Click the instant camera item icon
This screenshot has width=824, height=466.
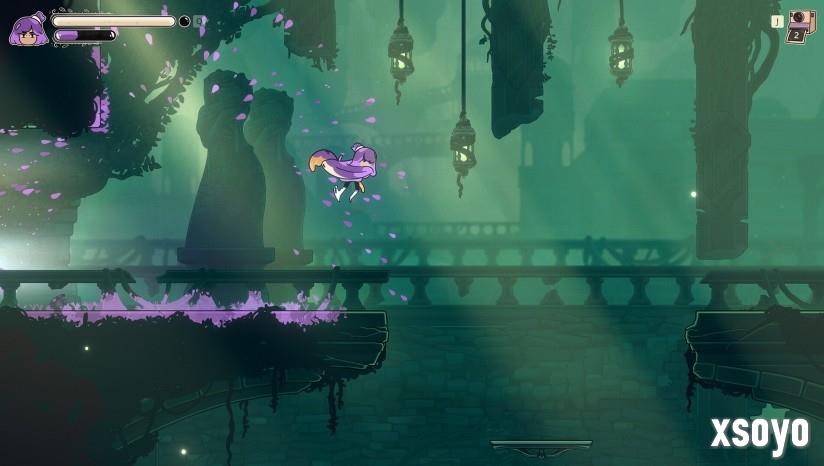(x=801, y=20)
